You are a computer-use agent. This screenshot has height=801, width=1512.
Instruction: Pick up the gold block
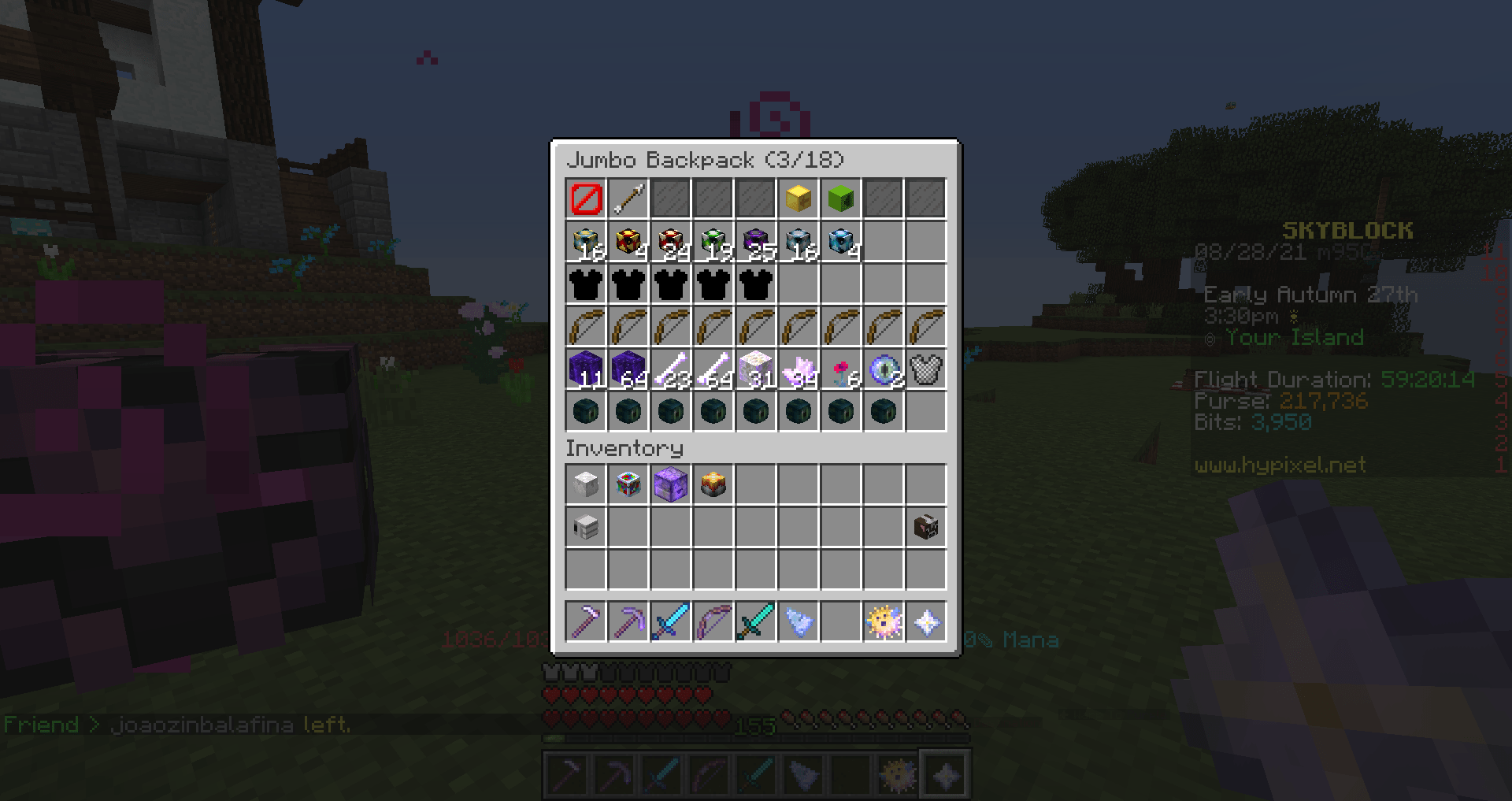pyautogui.click(x=799, y=198)
